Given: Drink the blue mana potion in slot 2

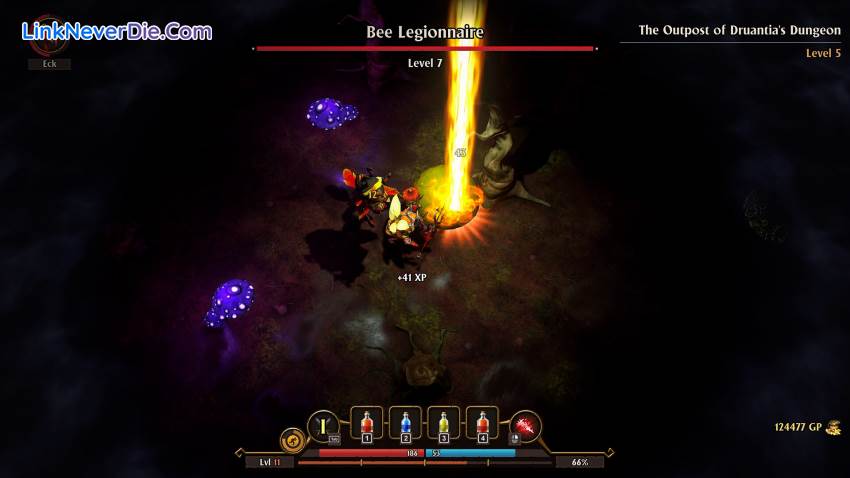Looking at the screenshot, I should [x=405, y=425].
